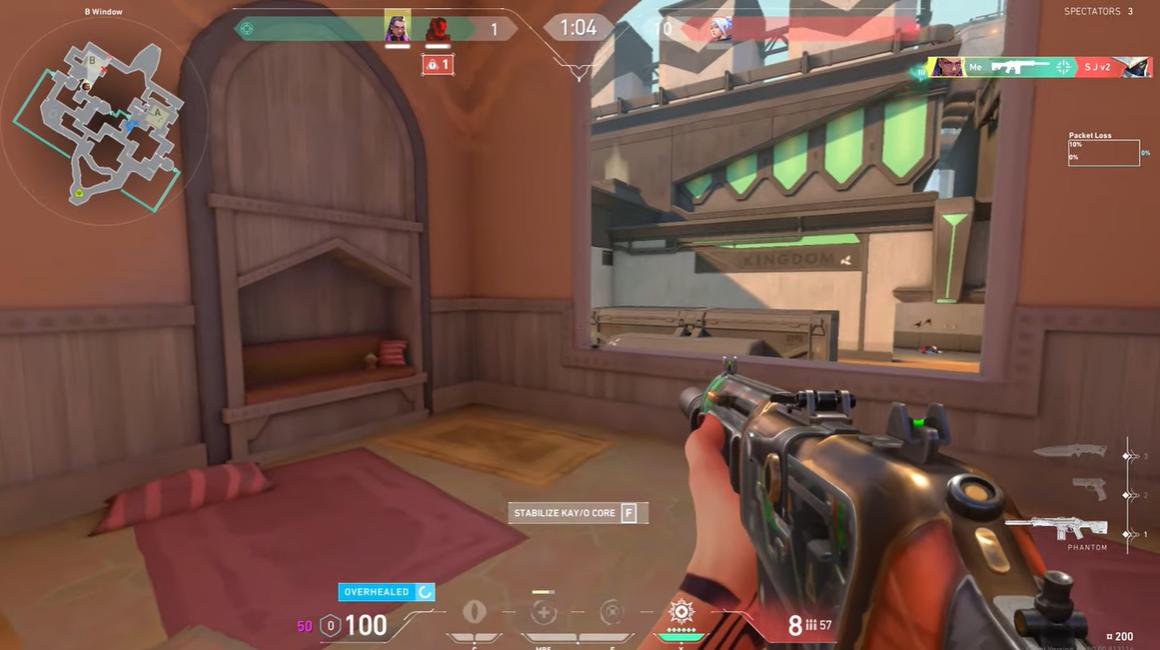The width and height of the screenshot is (1160, 650).
Task: Select the purple-haired ally agent portrait
Action: [397, 29]
